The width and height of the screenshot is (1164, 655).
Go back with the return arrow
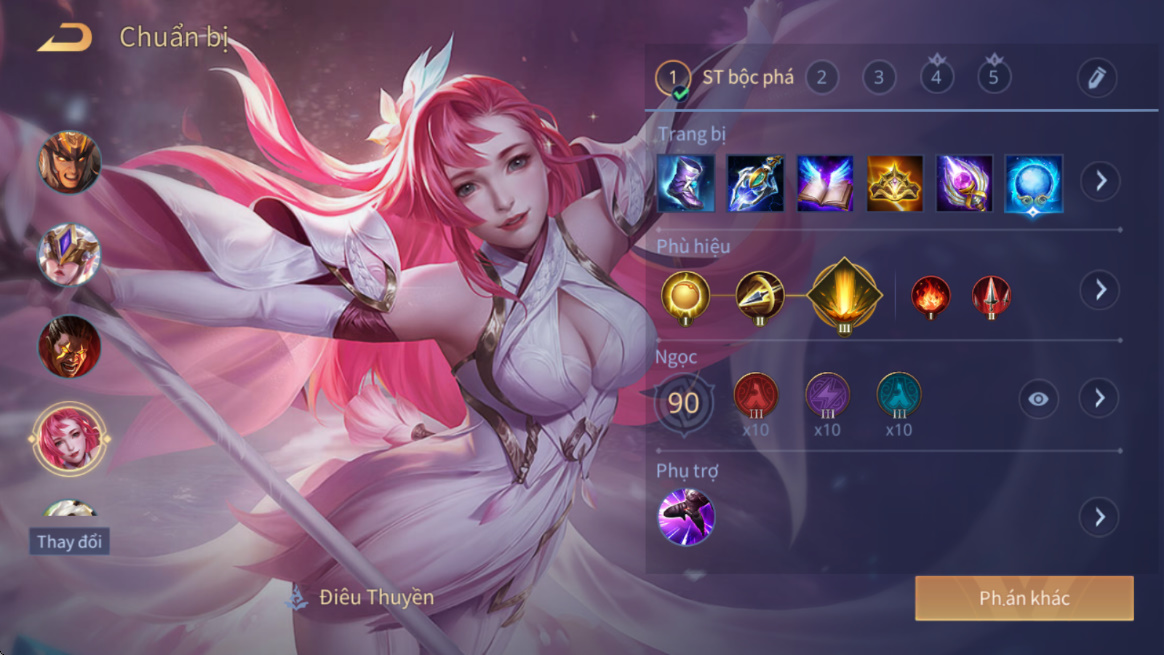click(x=65, y=39)
